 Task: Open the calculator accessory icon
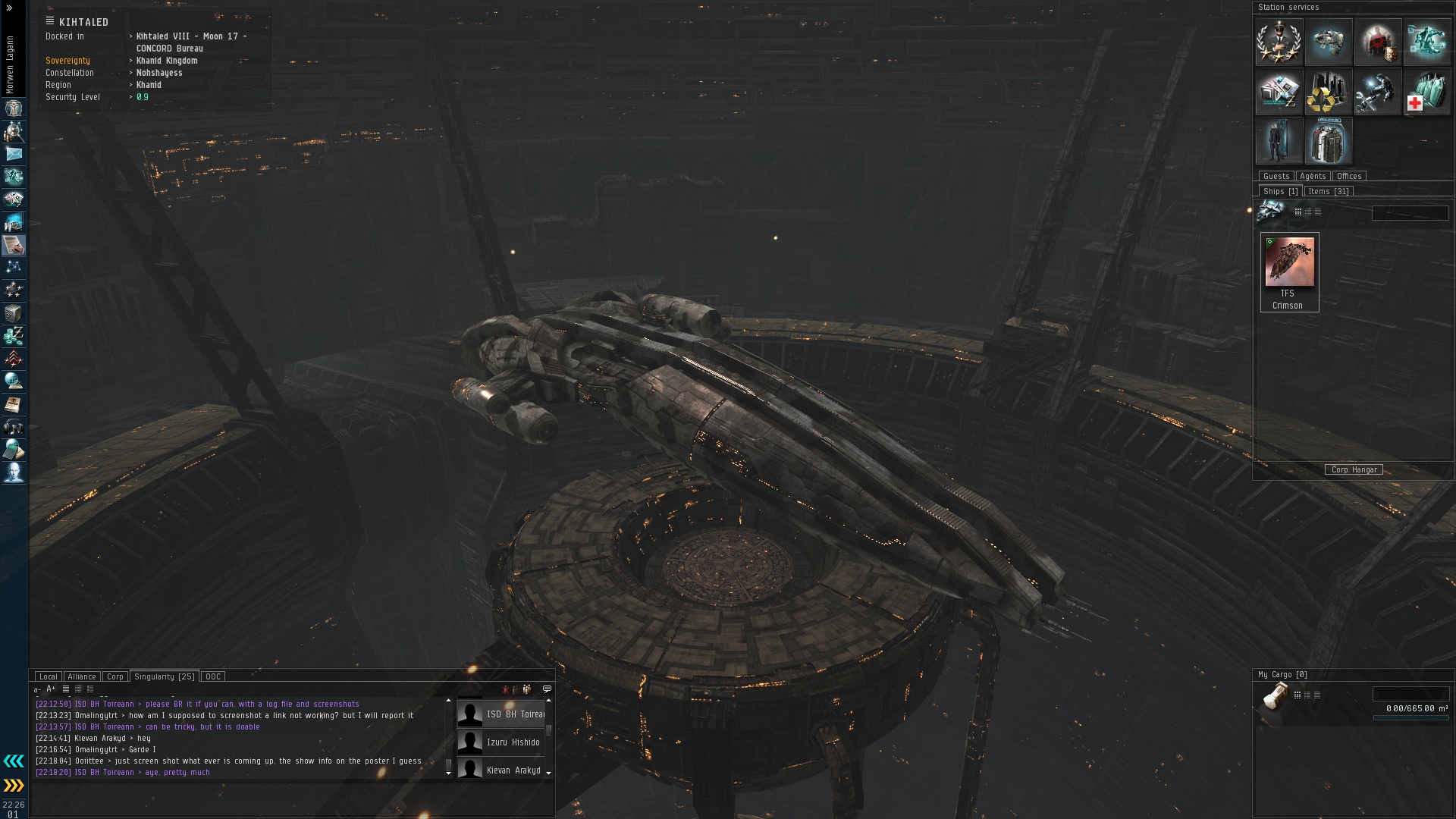(14, 450)
